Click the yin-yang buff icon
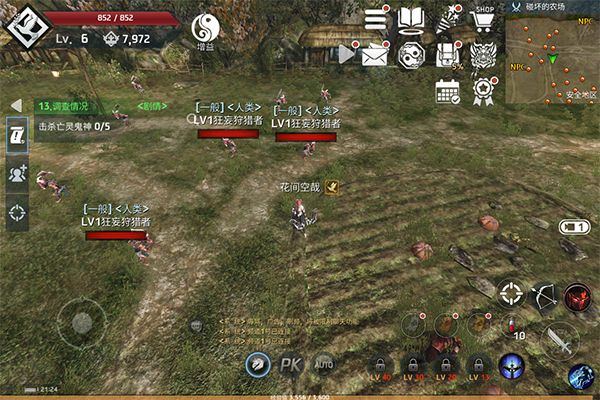Screen dimensions: 600x400 pos(205,28)
